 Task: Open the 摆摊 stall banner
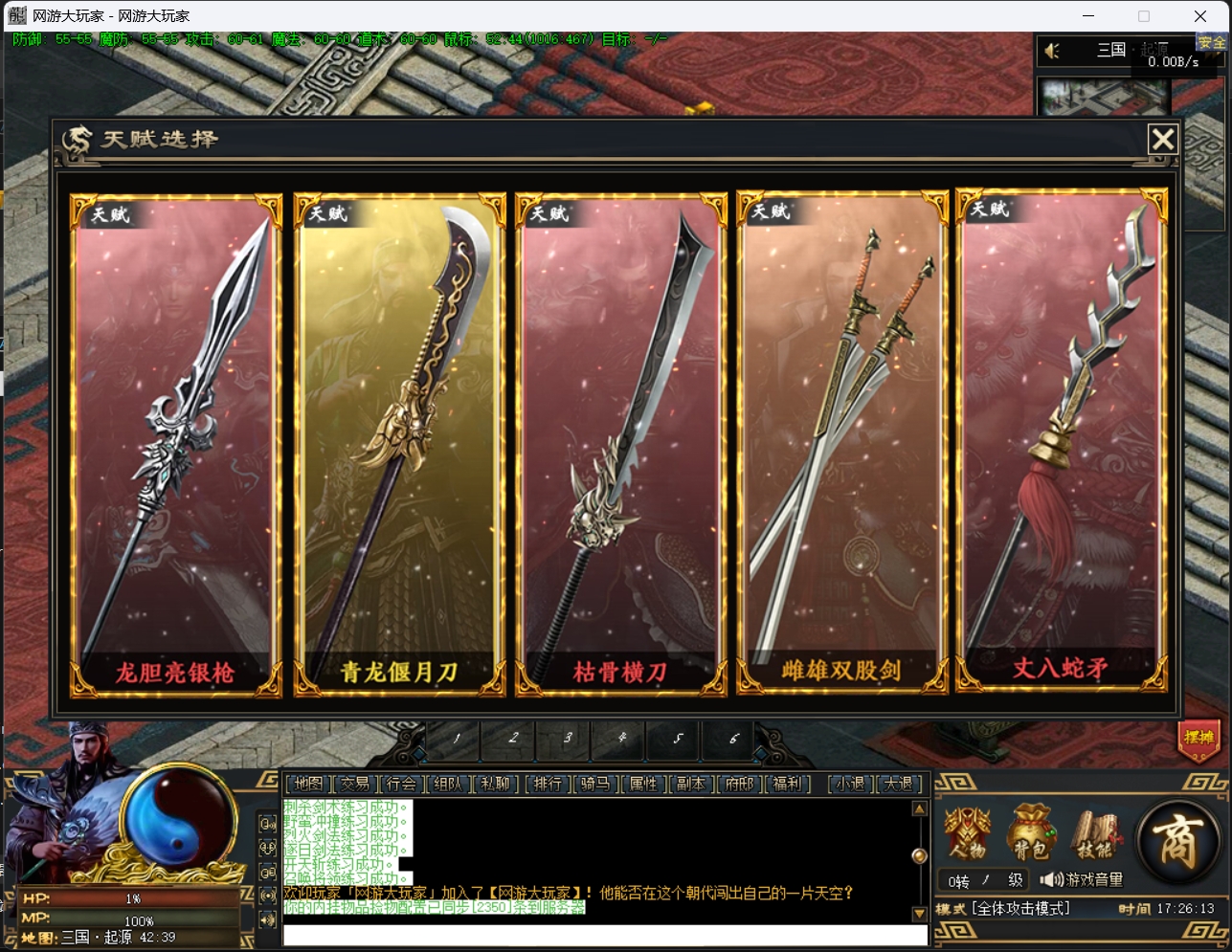click(1198, 739)
